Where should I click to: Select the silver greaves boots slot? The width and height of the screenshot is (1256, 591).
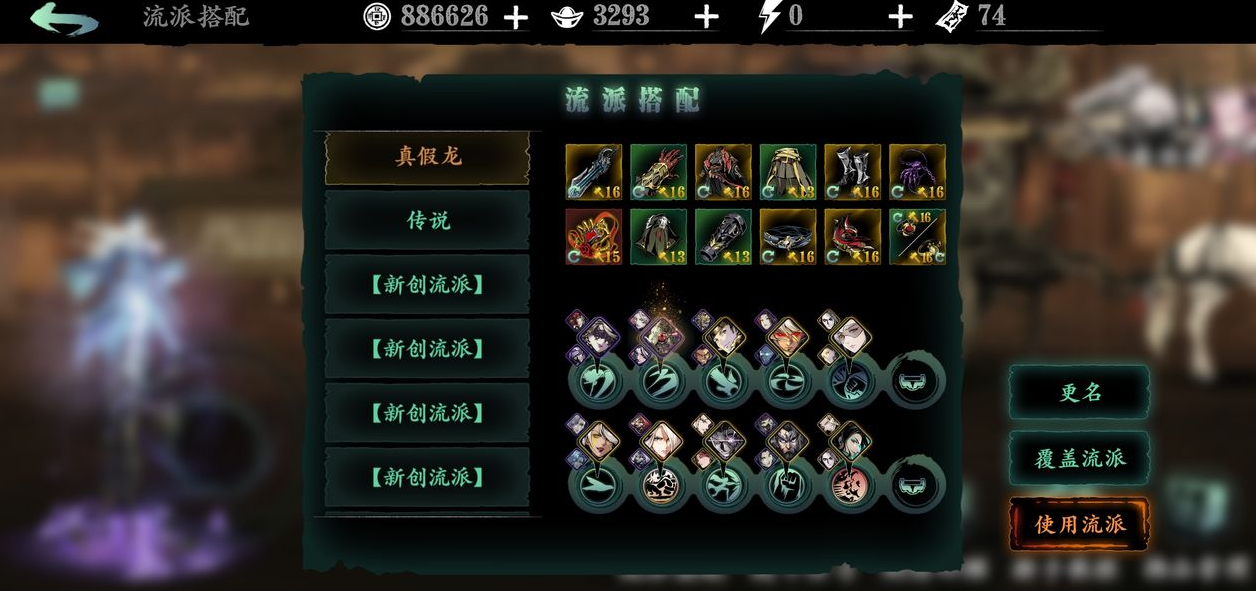[x=853, y=172]
